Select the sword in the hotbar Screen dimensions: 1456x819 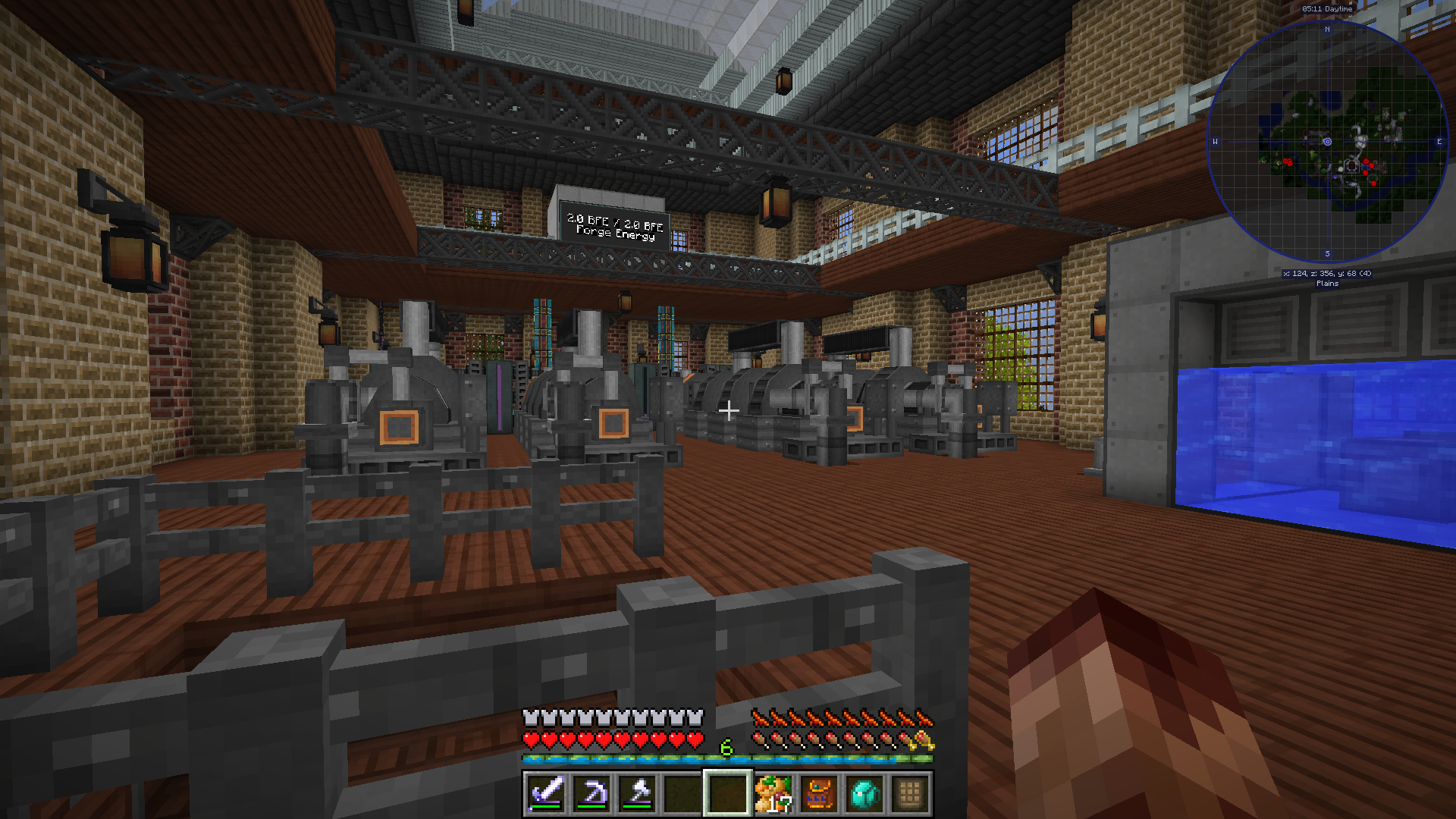[x=546, y=793]
